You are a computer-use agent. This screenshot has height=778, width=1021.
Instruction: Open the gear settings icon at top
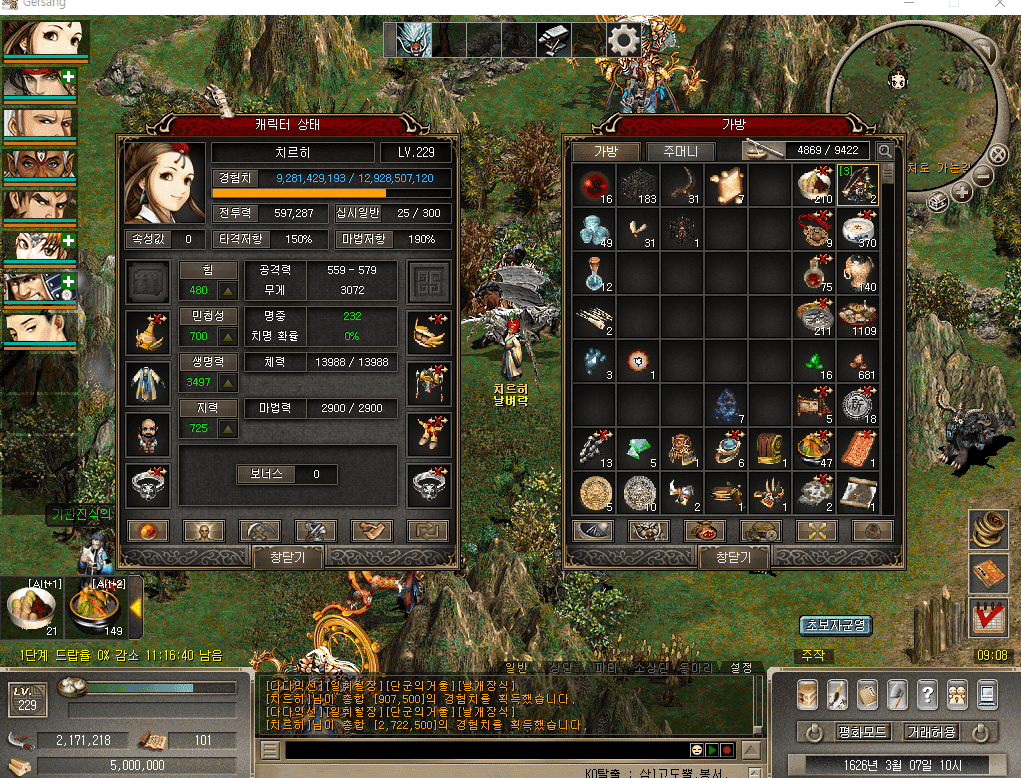pyautogui.click(x=624, y=40)
